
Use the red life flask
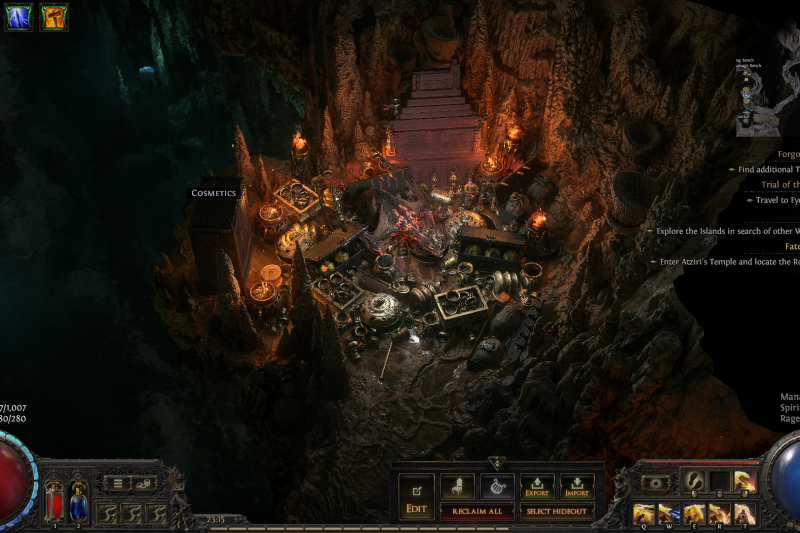(x=54, y=500)
